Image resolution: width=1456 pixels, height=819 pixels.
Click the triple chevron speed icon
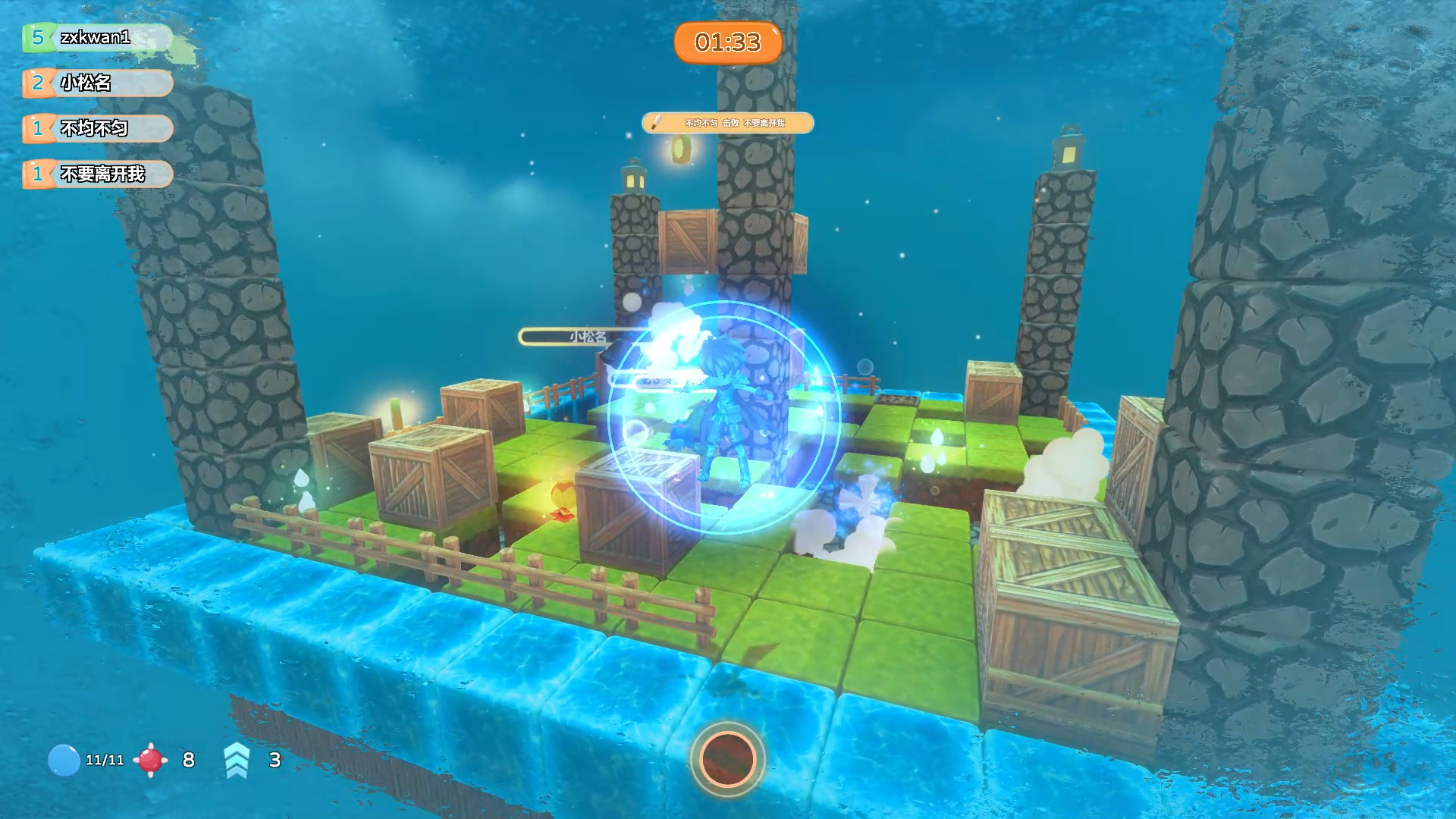pos(237,758)
